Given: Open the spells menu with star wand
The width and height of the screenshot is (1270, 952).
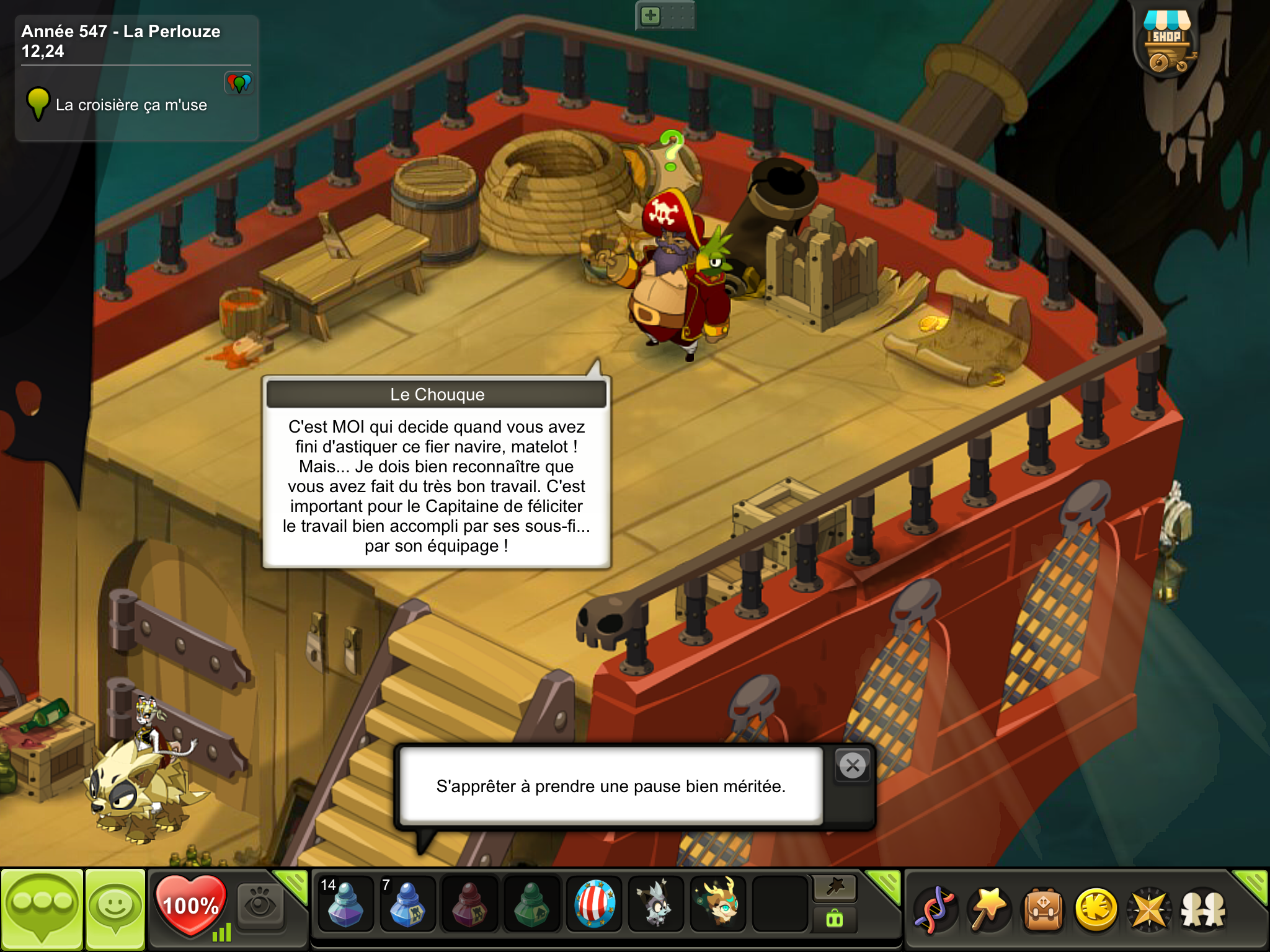Looking at the screenshot, I should [x=989, y=910].
